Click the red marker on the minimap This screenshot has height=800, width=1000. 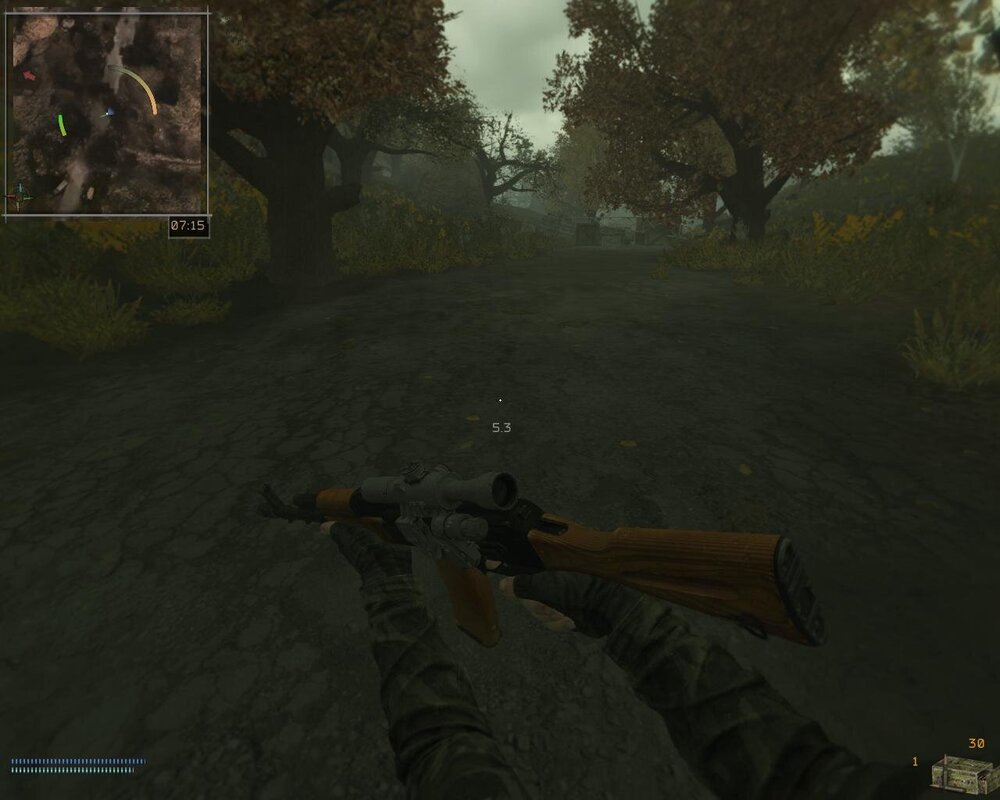coord(29,74)
